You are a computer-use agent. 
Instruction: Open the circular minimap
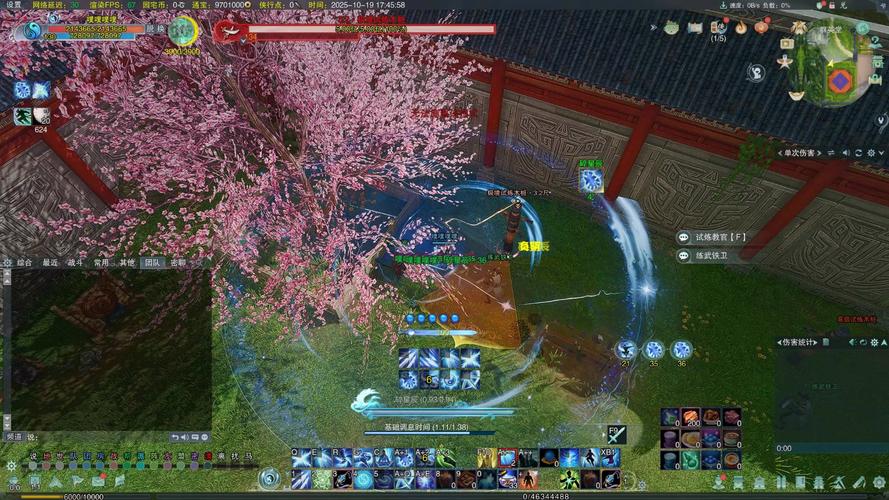[x=836, y=68]
